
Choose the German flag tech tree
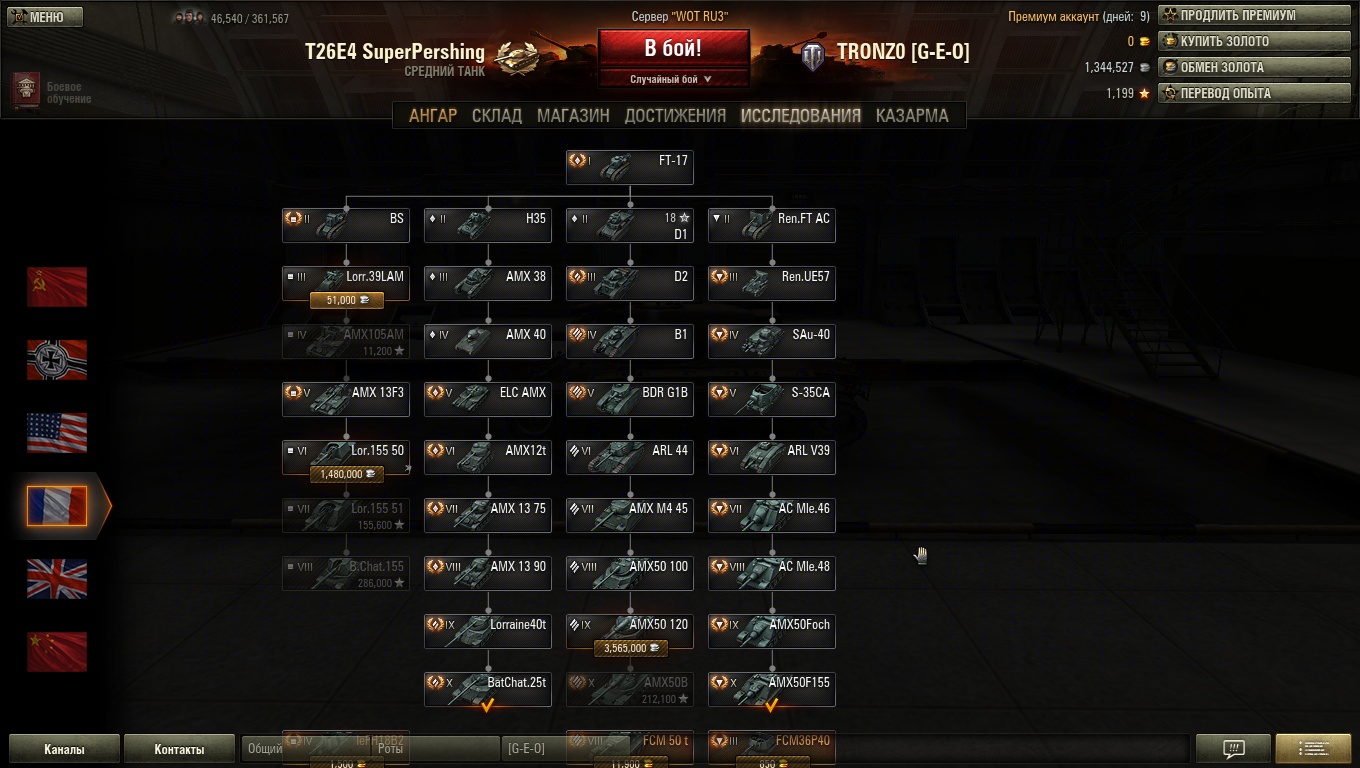click(57, 360)
